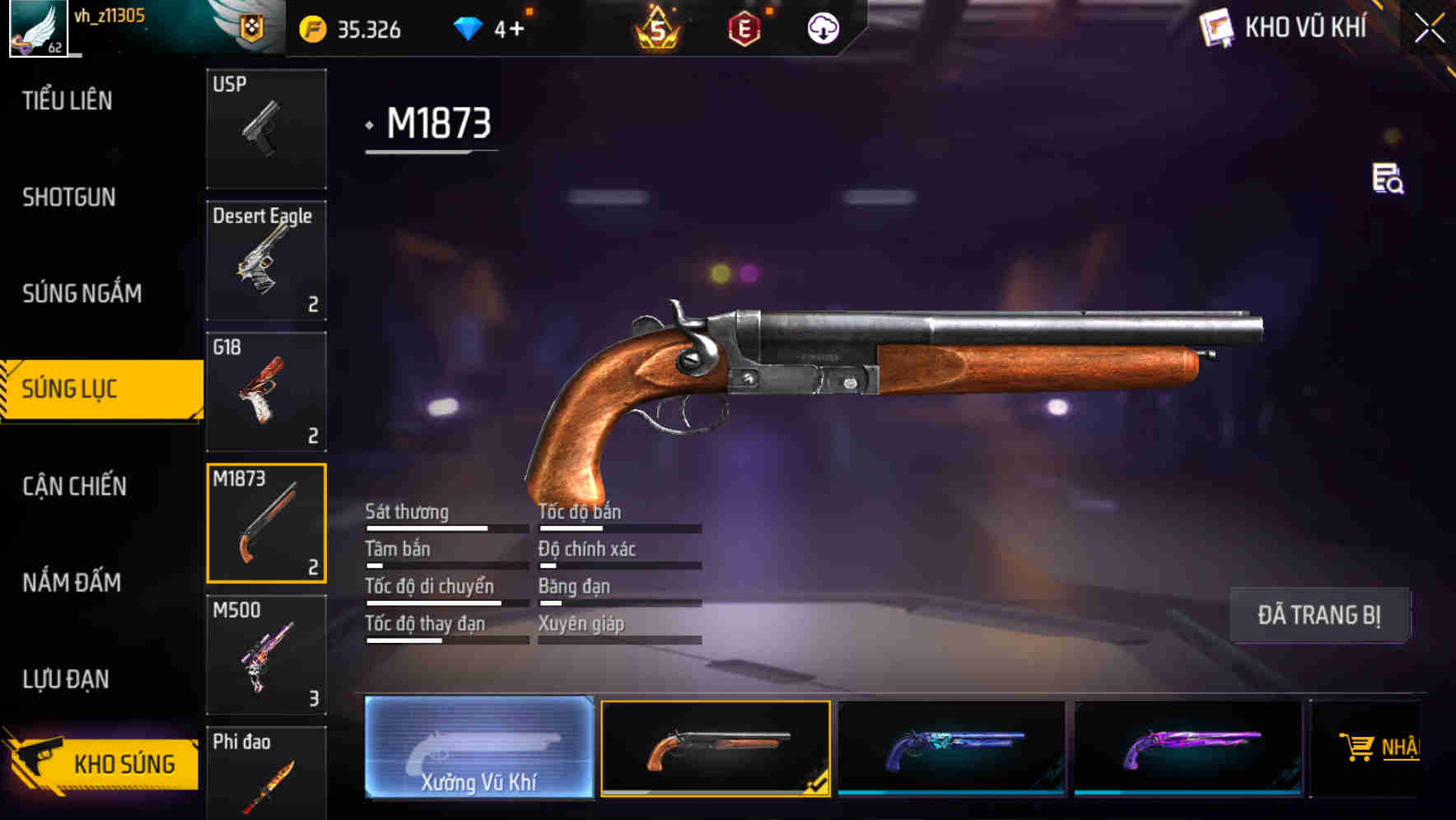
Task: Open the M500 weapon entry
Action: 265,655
